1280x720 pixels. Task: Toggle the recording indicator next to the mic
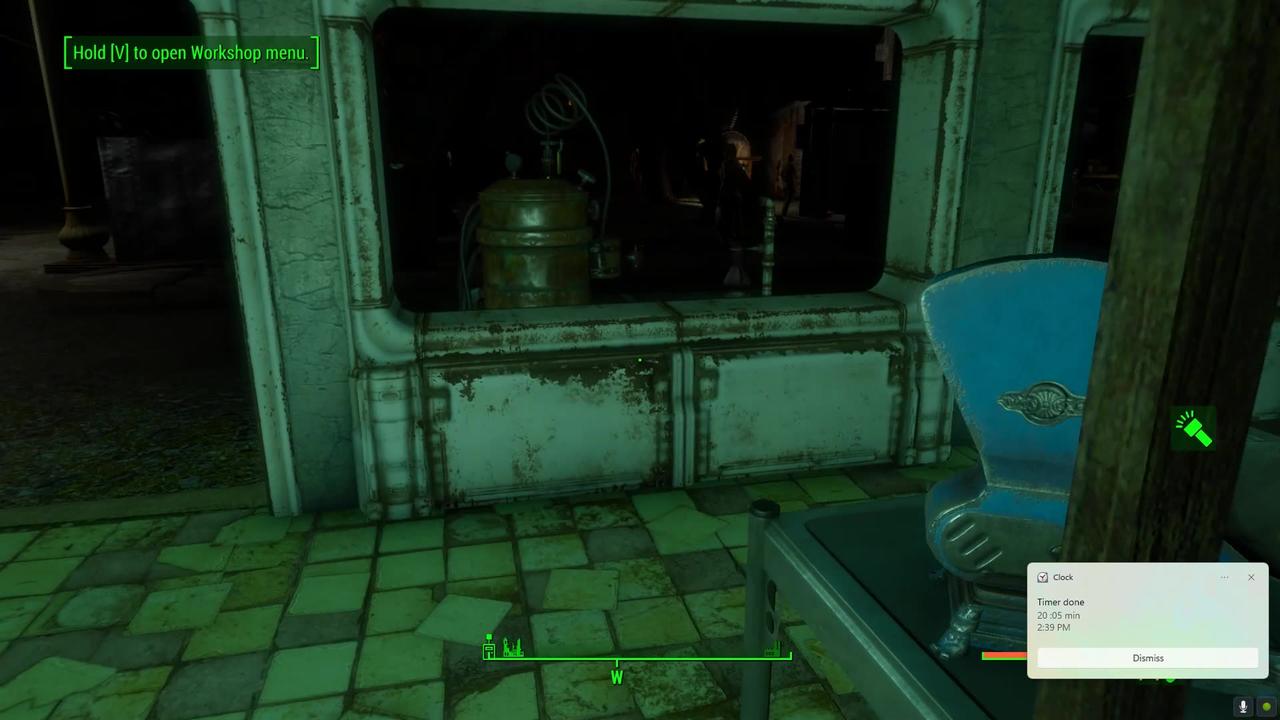click(x=1265, y=707)
